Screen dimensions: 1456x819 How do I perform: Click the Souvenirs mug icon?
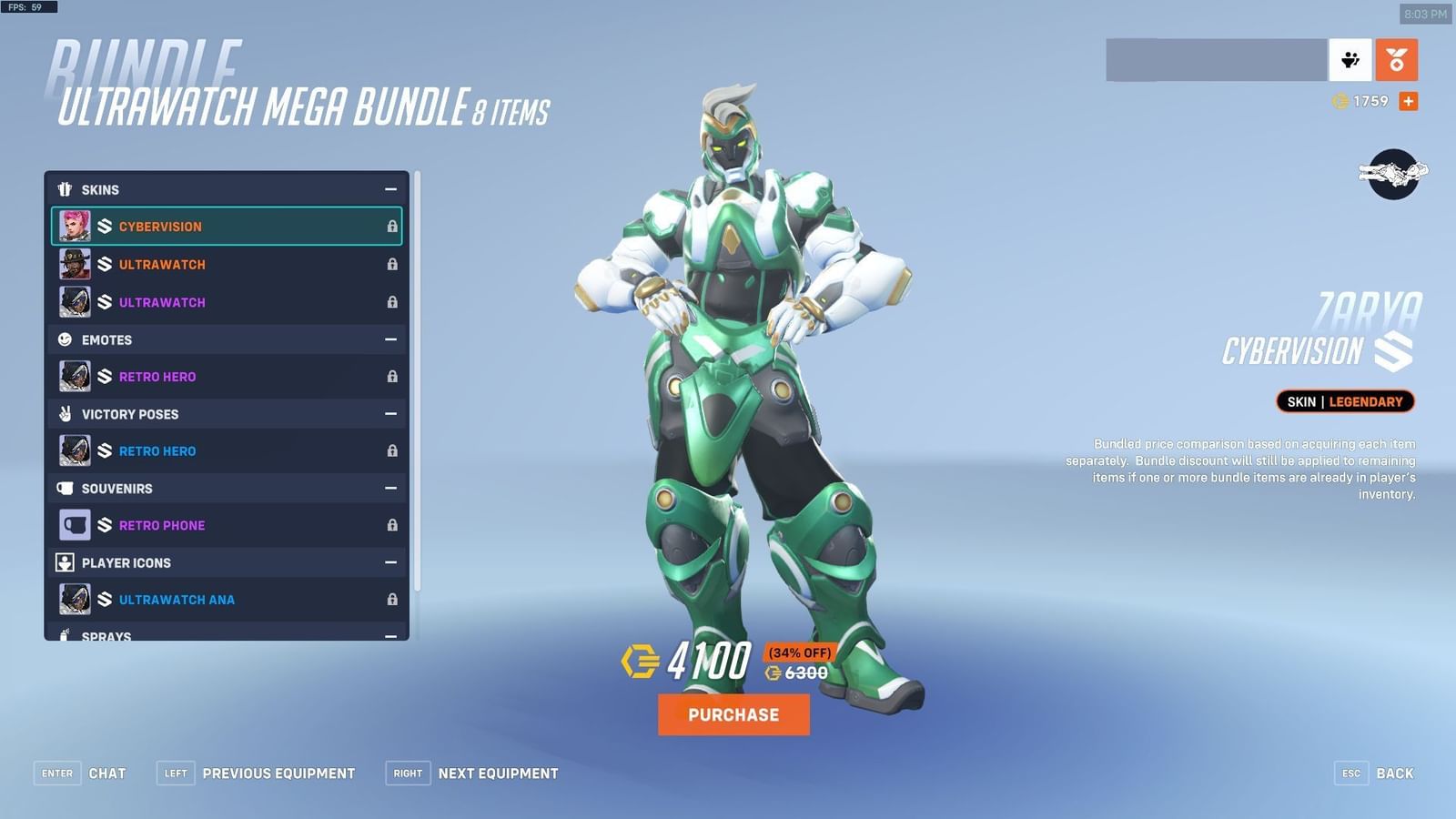click(65, 489)
